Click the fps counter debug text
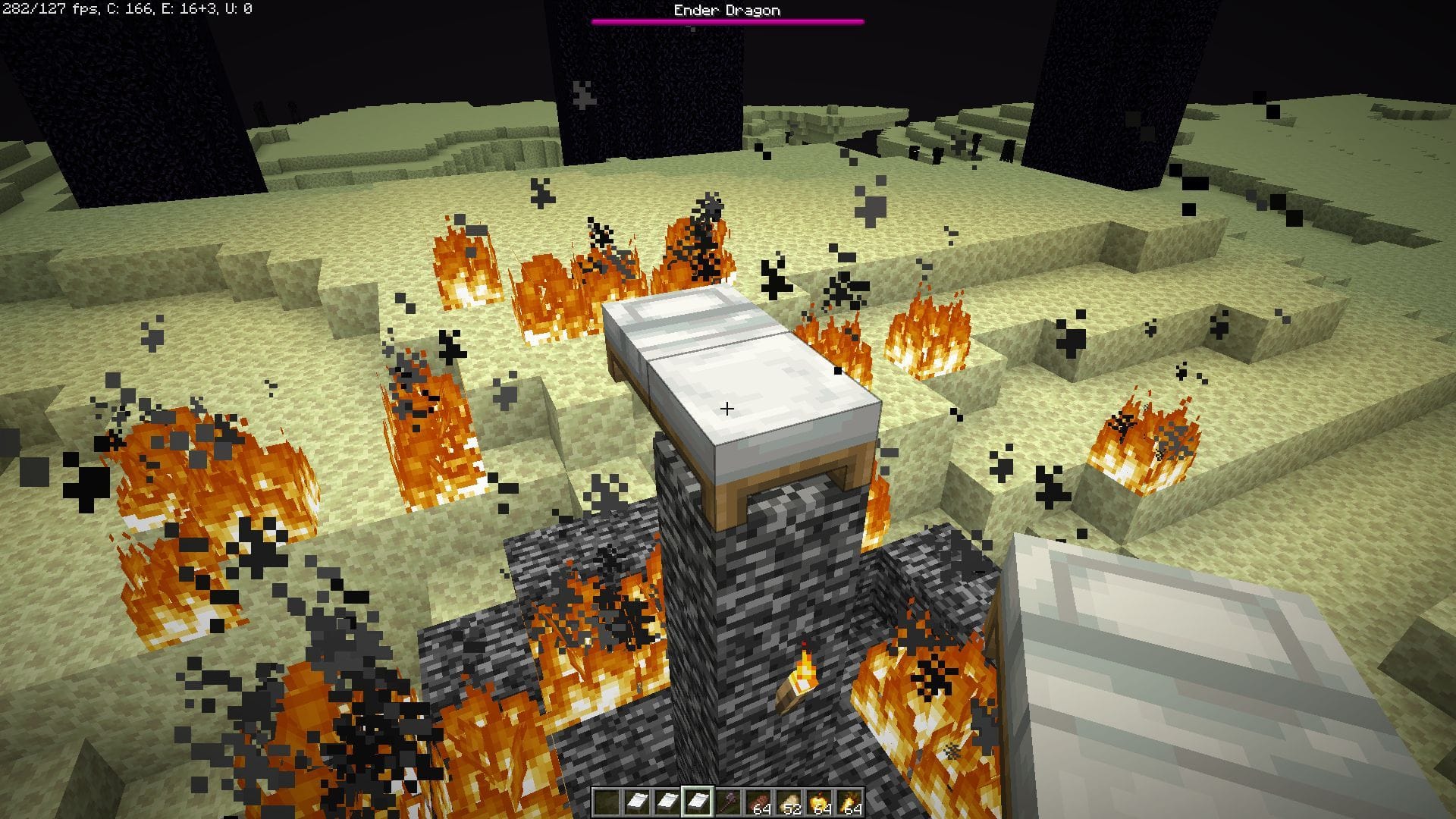This screenshot has width=1456, height=819. click(45, 9)
